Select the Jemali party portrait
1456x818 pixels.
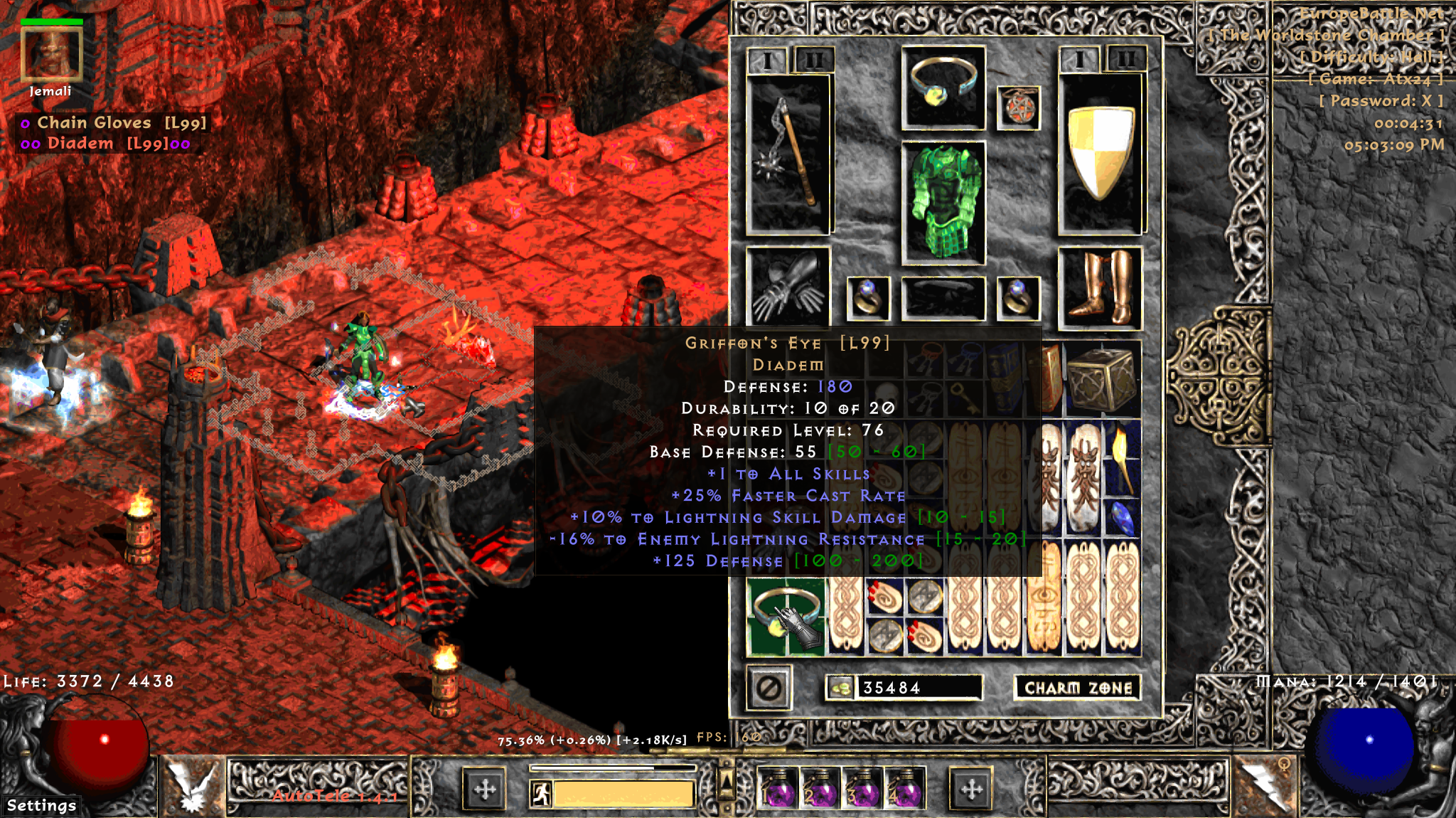click(x=51, y=54)
